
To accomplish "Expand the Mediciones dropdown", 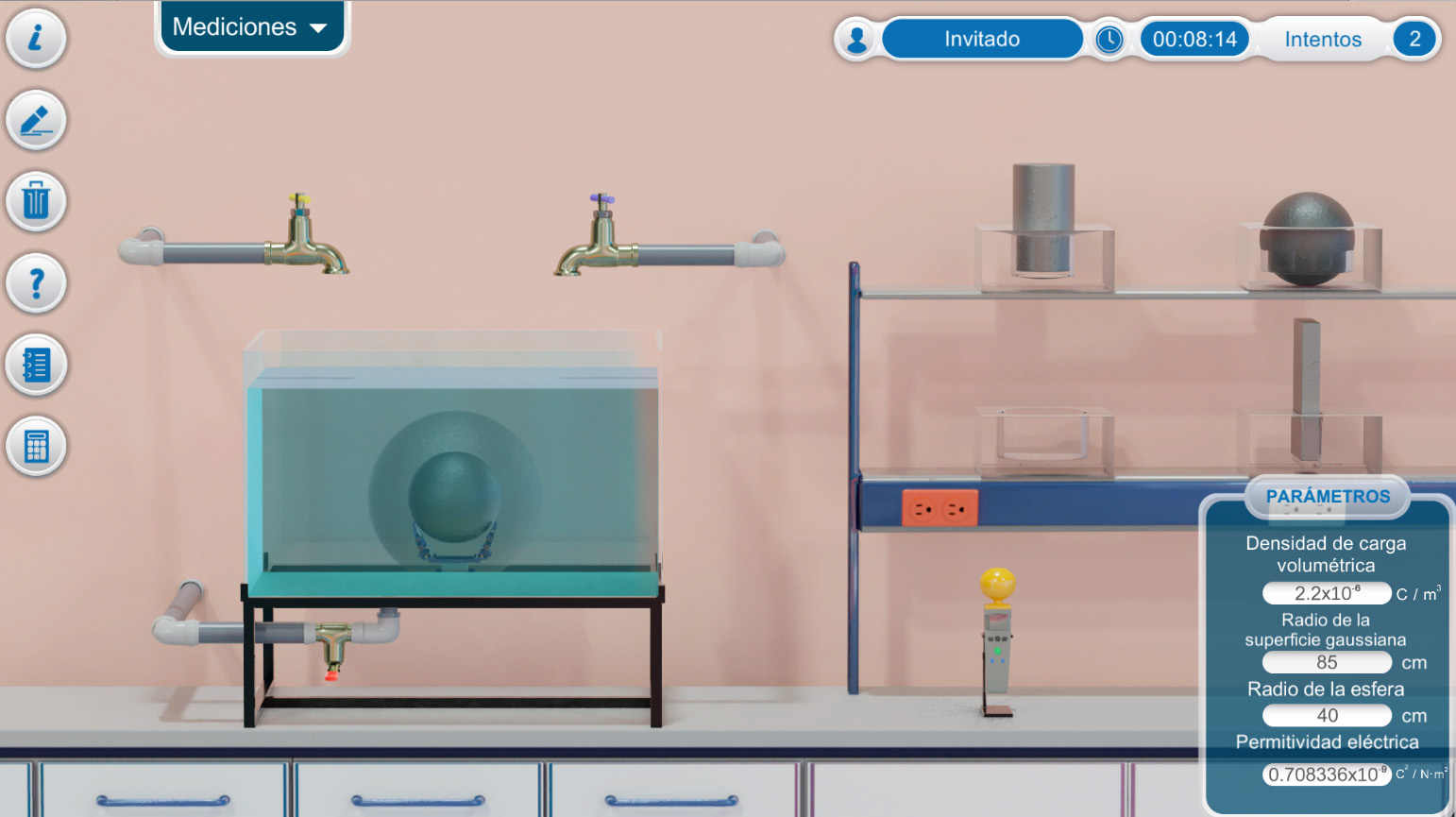I will pos(250,27).
